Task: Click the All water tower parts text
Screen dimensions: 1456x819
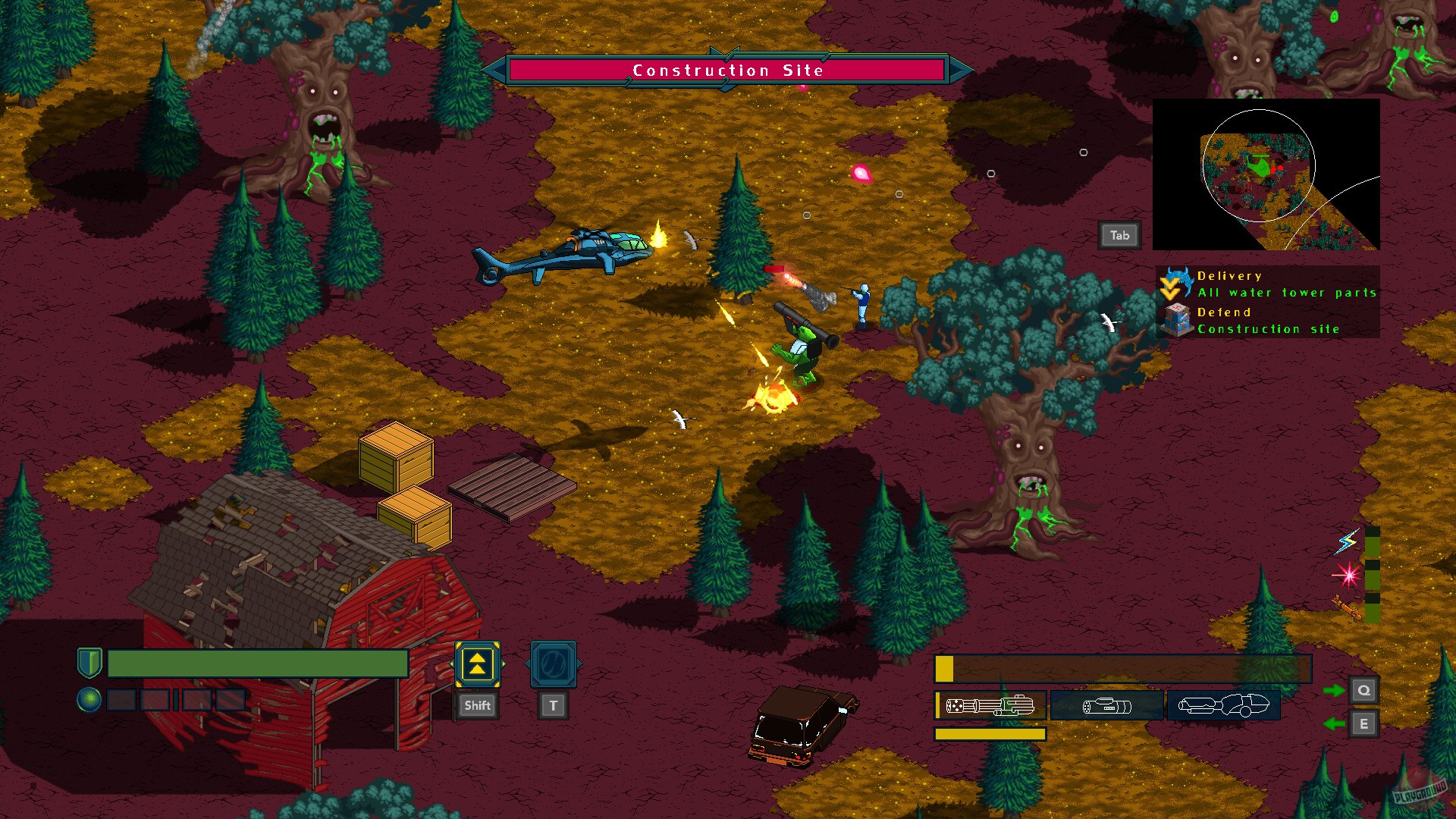Action: click(1287, 292)
